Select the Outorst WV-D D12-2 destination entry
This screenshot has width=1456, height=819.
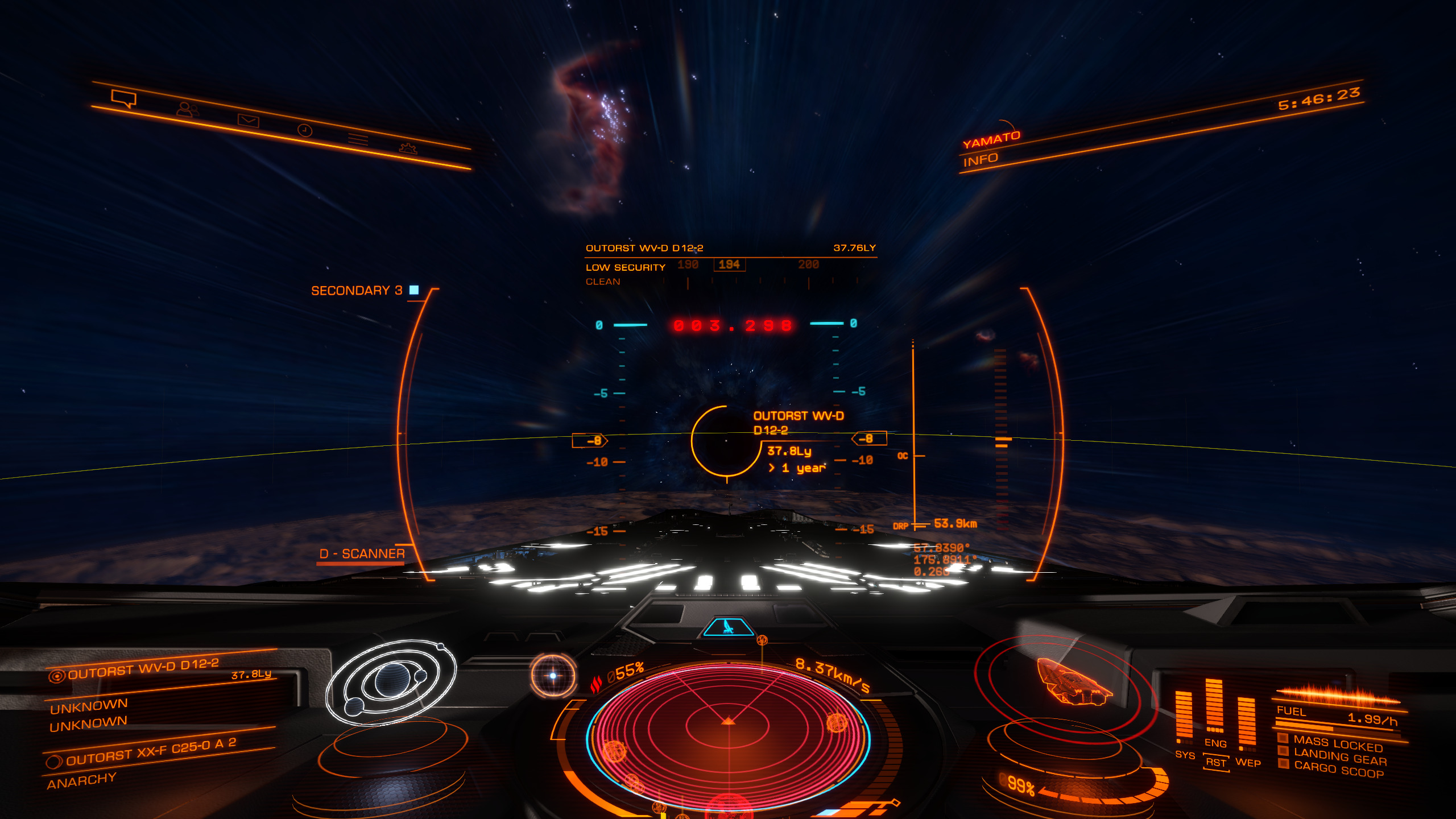pos(142,669)
